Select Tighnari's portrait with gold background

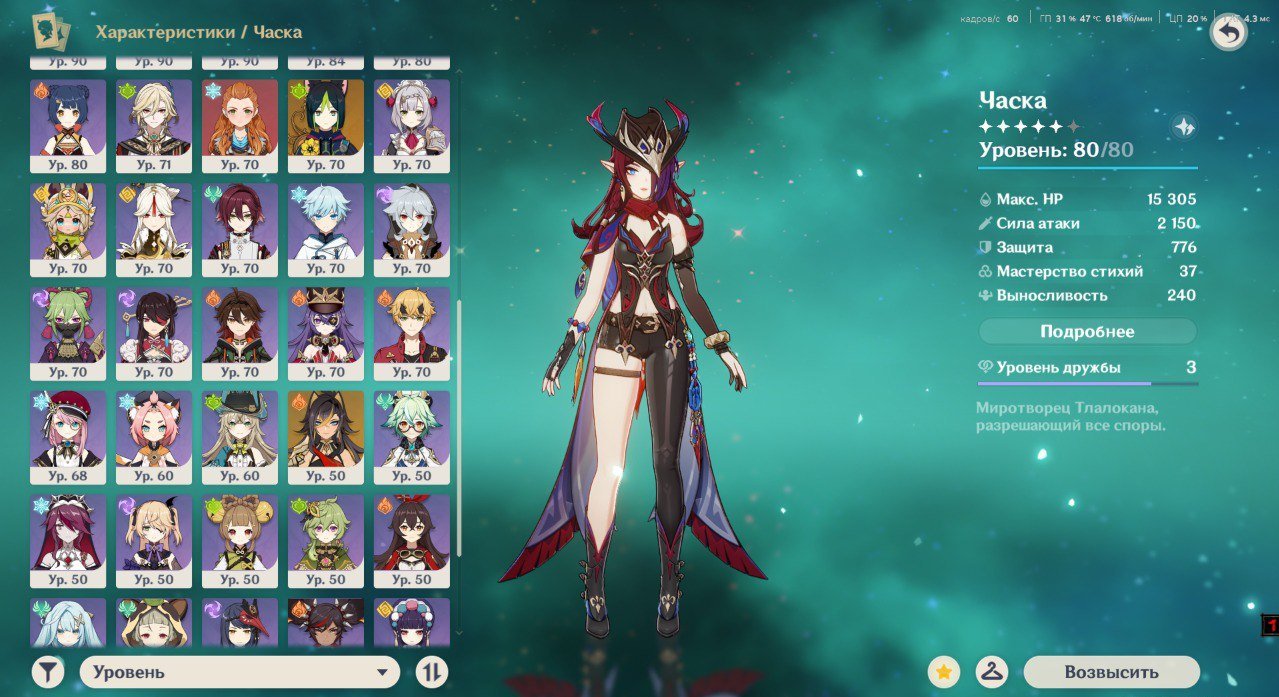(326, 125)
